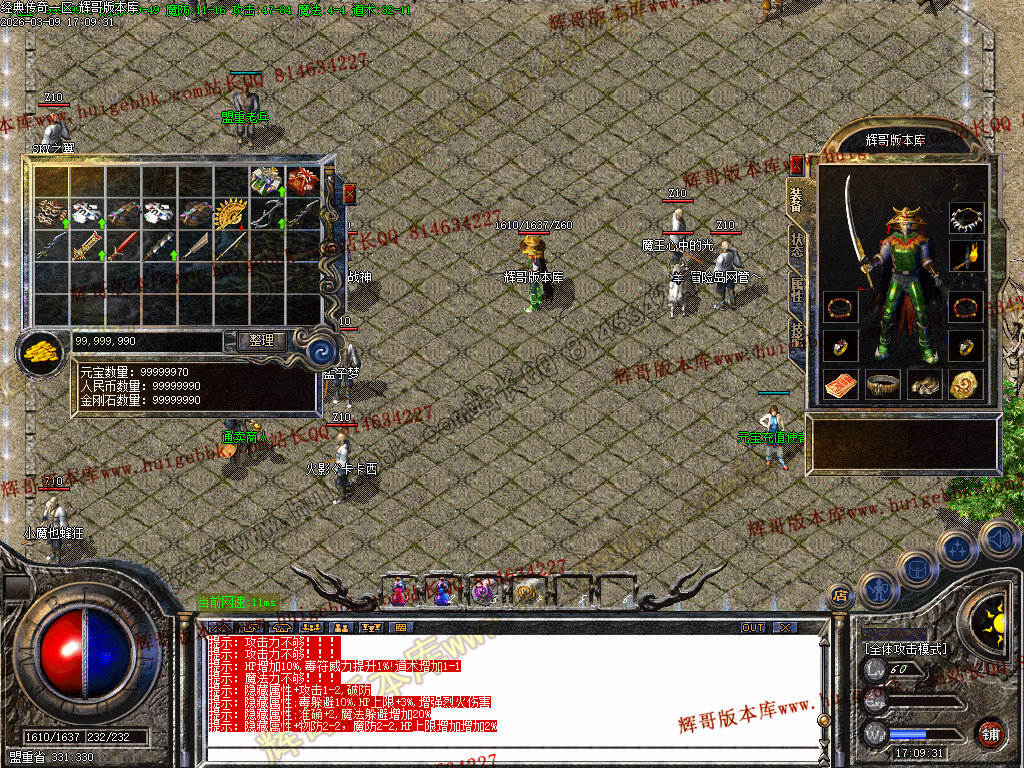
Task: Choose the equipped boots slot
Action: tap(924, 384)
